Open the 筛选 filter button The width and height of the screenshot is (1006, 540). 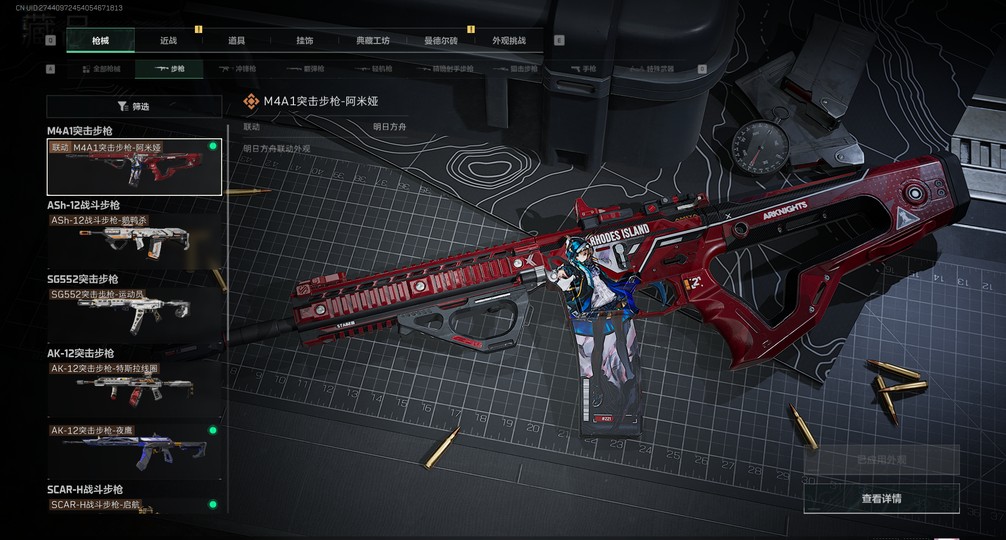pos(134,106)
